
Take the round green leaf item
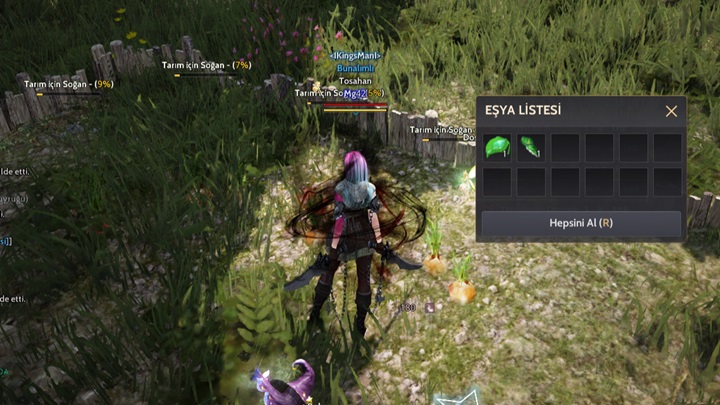497,148
